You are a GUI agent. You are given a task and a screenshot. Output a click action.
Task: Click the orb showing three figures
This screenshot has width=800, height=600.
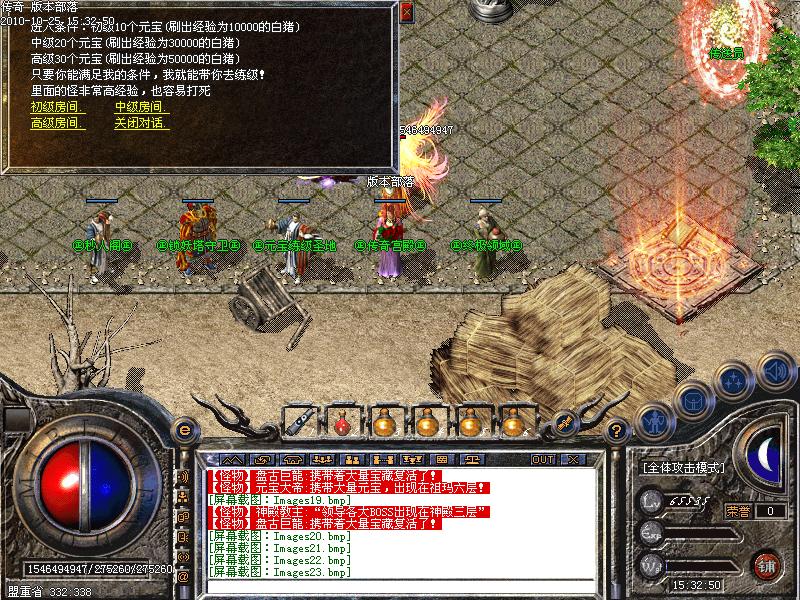click(x=735, y=381)
